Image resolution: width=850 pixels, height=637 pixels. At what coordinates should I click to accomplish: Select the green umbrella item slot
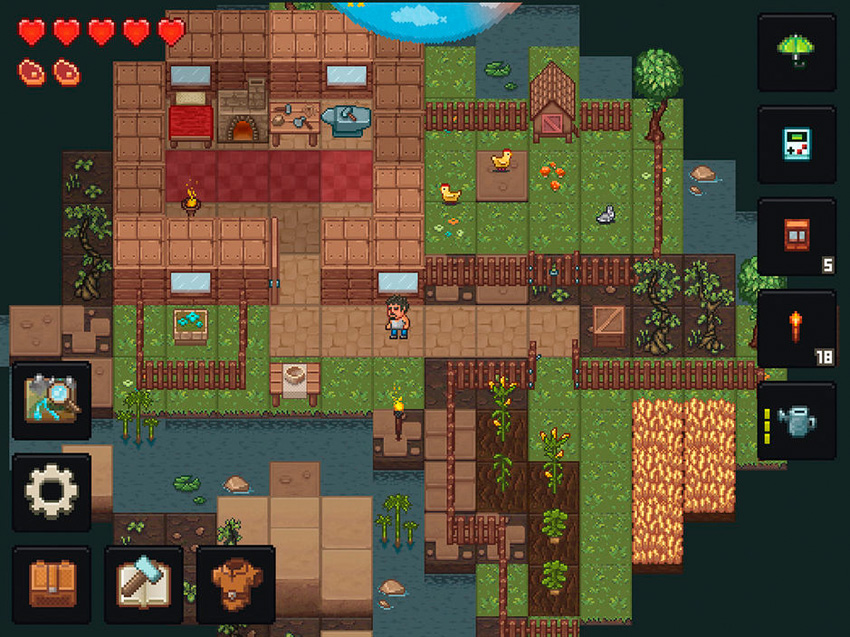(x=796, y=52)
